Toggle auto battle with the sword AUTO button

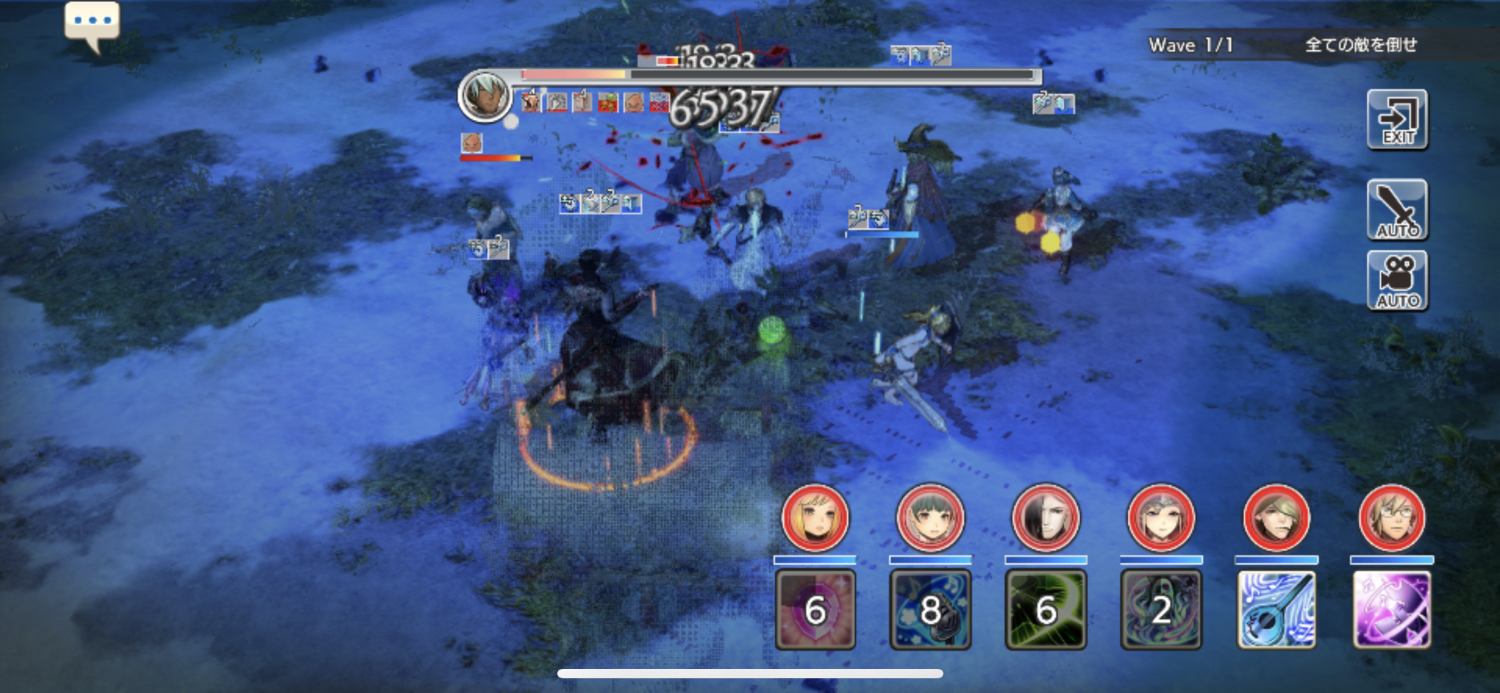tap(1397, 209)
